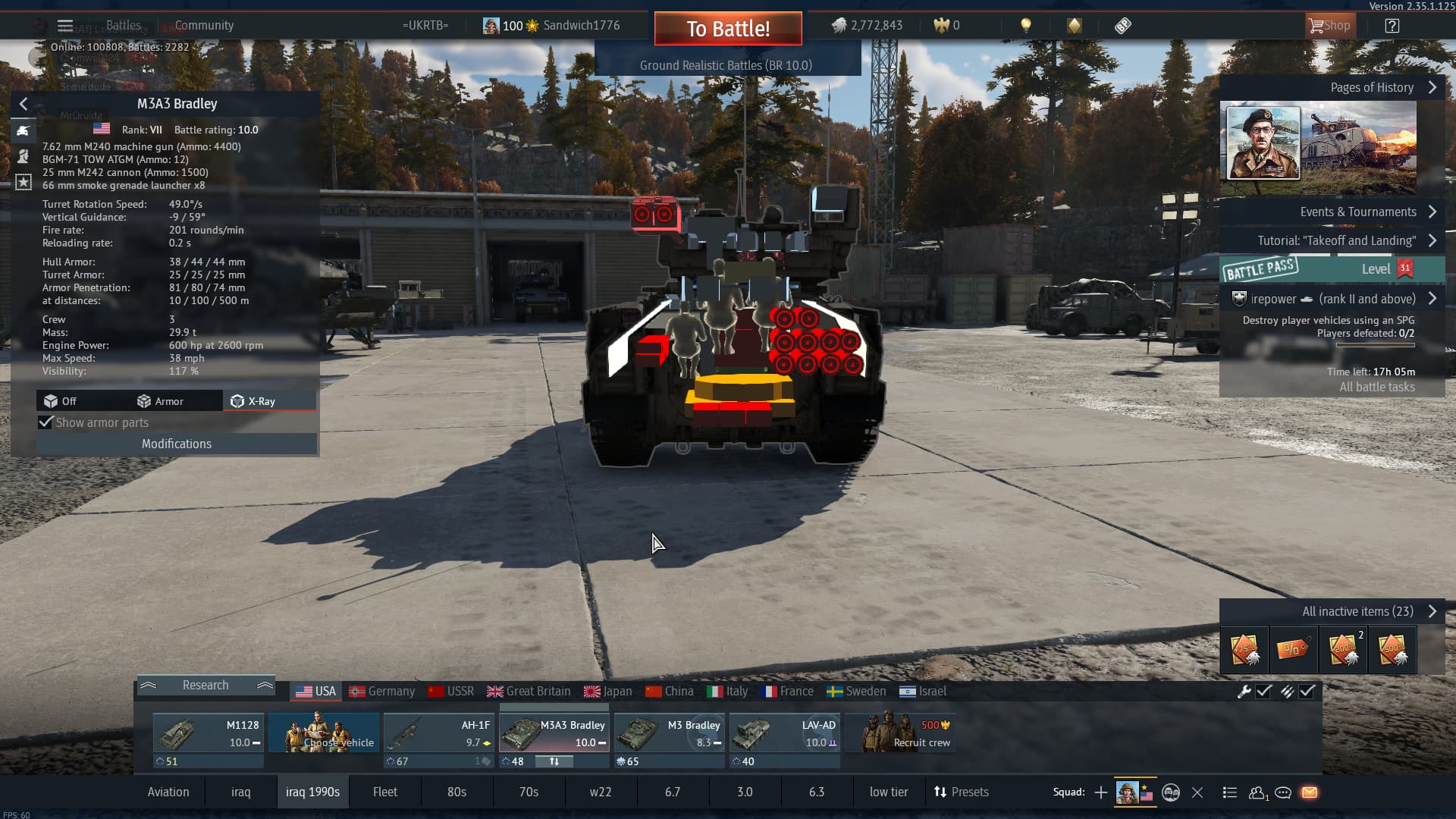Image resolution: width=1456 pixels, height=819 pixels.
Task: Toggle Show armor parts checkbox
Action: [x=46, y=422]
